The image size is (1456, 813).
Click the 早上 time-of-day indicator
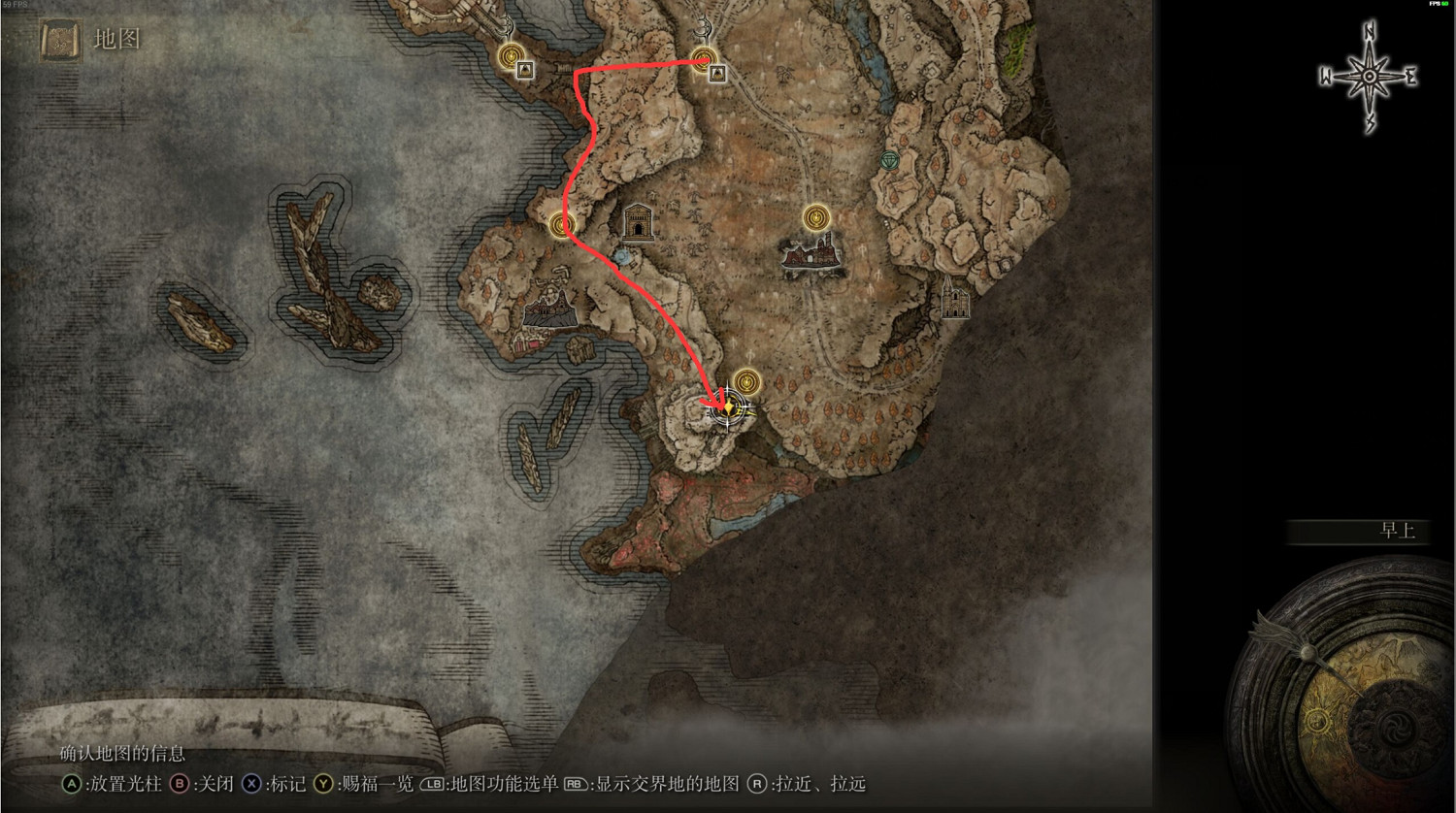pos(1399,532)
